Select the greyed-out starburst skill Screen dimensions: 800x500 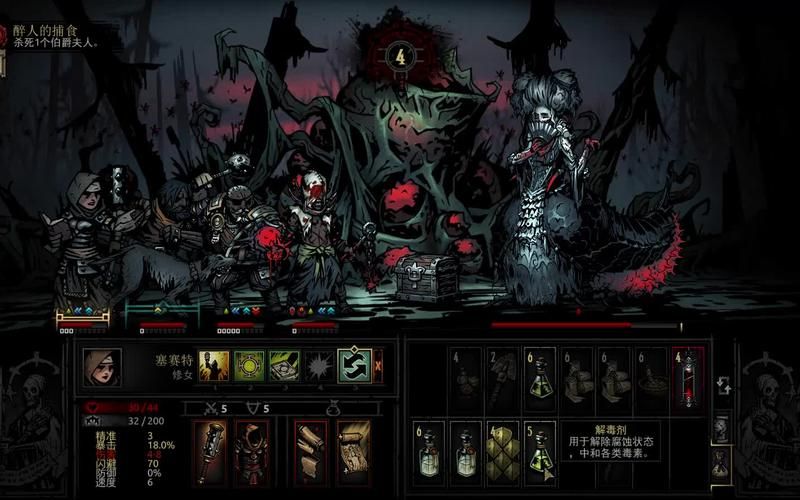coord(319,366)
